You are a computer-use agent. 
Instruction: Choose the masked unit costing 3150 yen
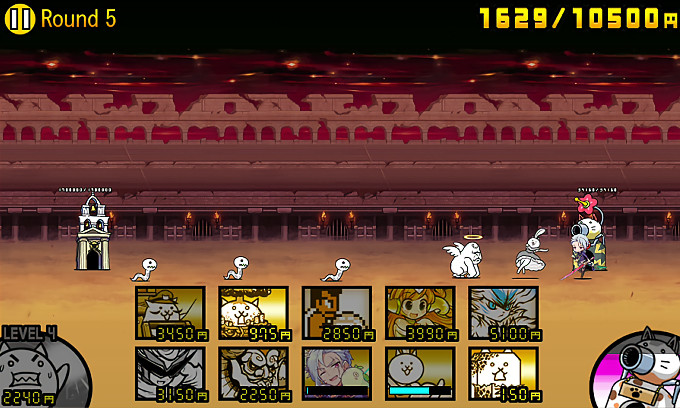170,373
